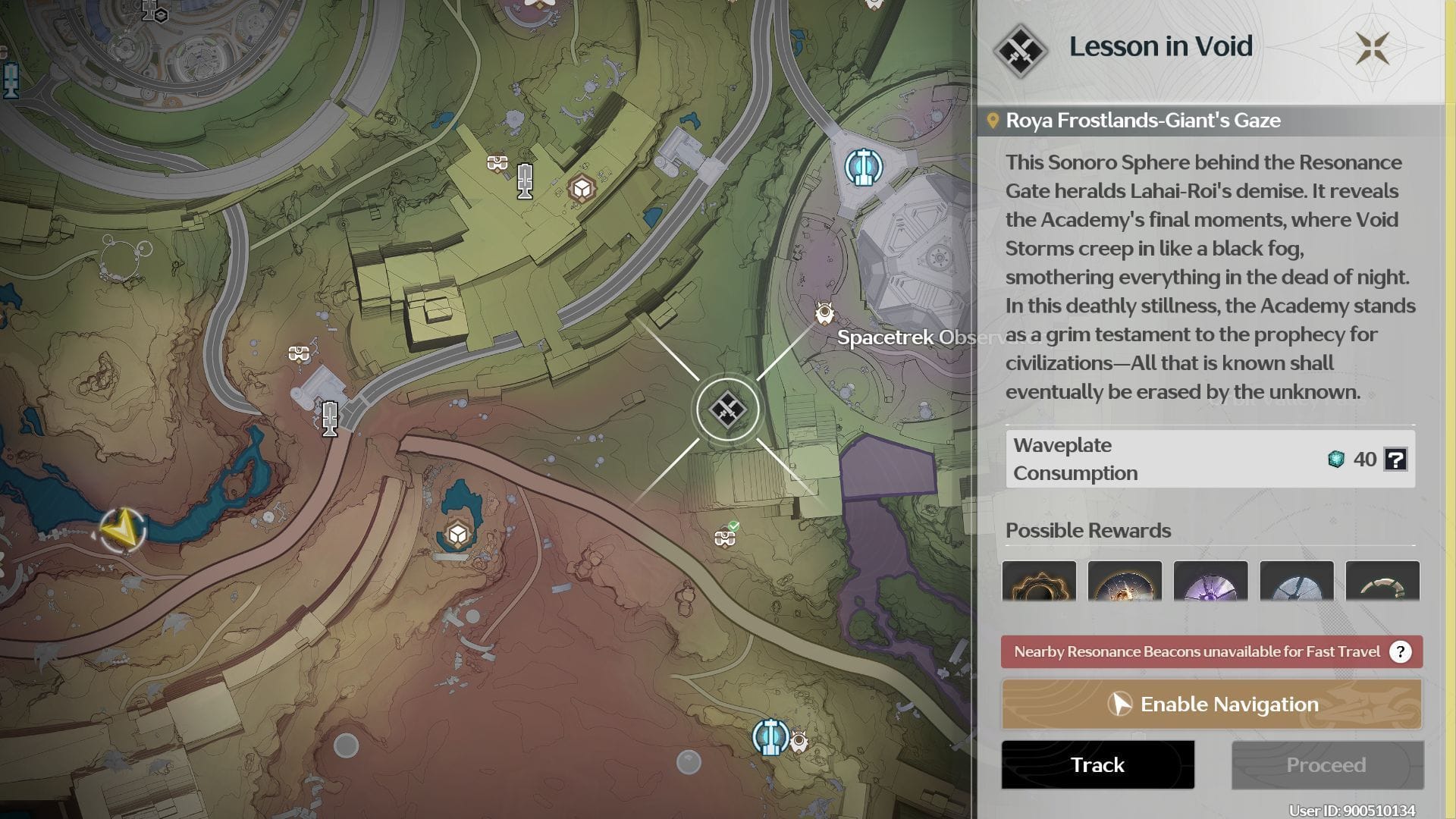The width and height of the screenshot is (1456, 819).
Task: Inspect the orange sphere reward item
Action: pos(1125,582)
